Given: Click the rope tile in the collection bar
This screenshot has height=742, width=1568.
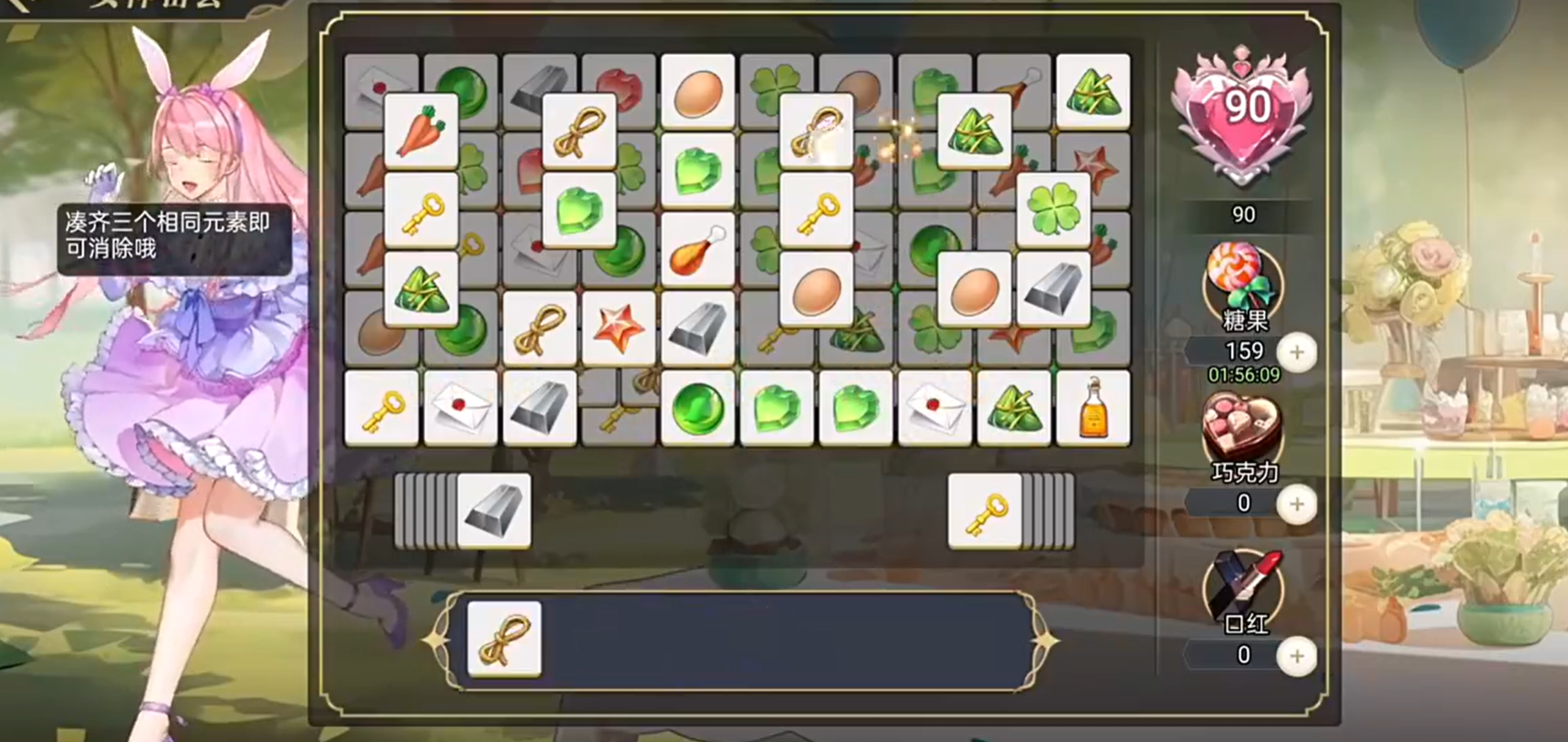Looking at the screenshot, I should click(x=503, y=640).
